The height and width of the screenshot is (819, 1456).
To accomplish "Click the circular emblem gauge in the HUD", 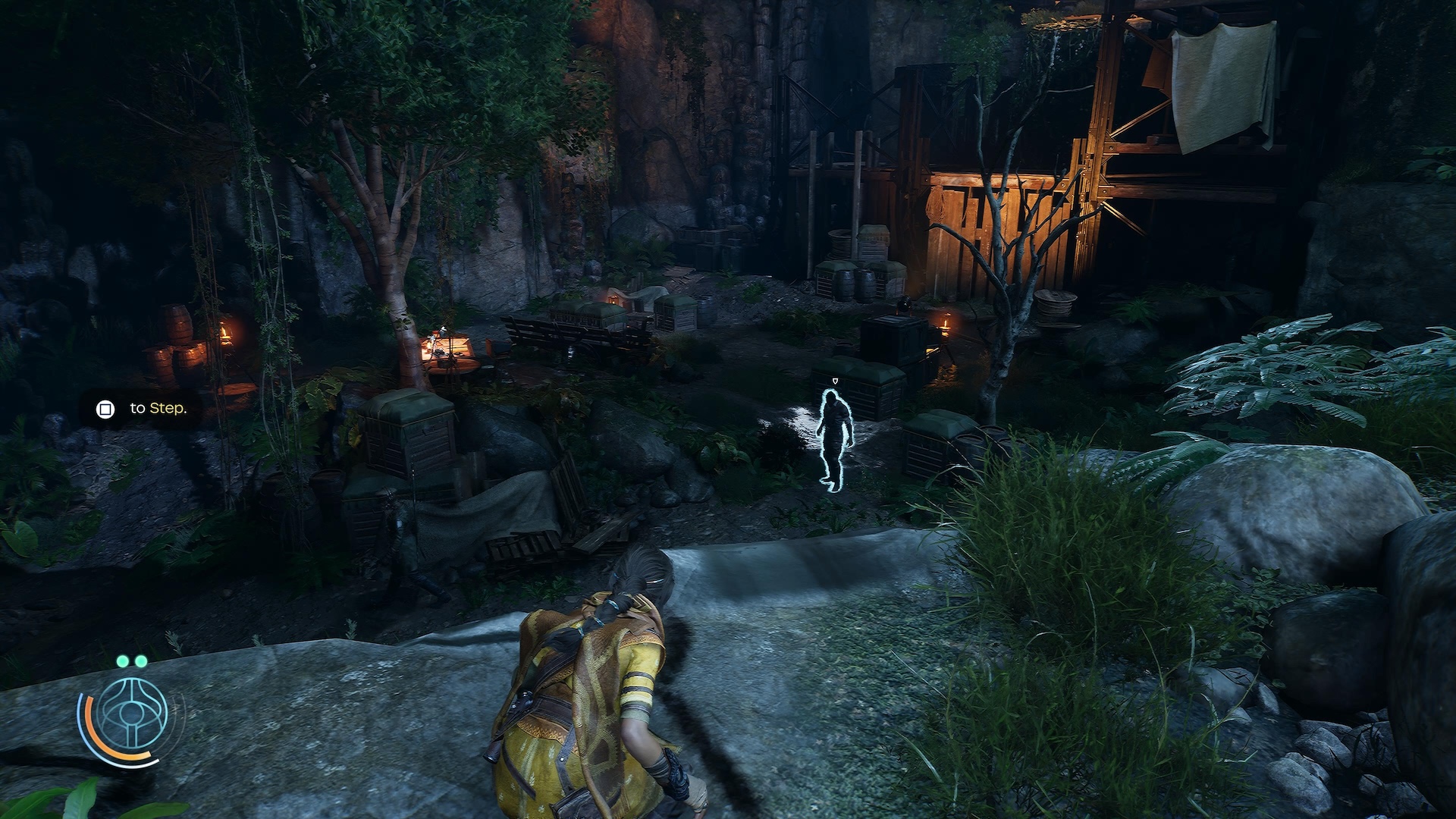I will point(132,715).
